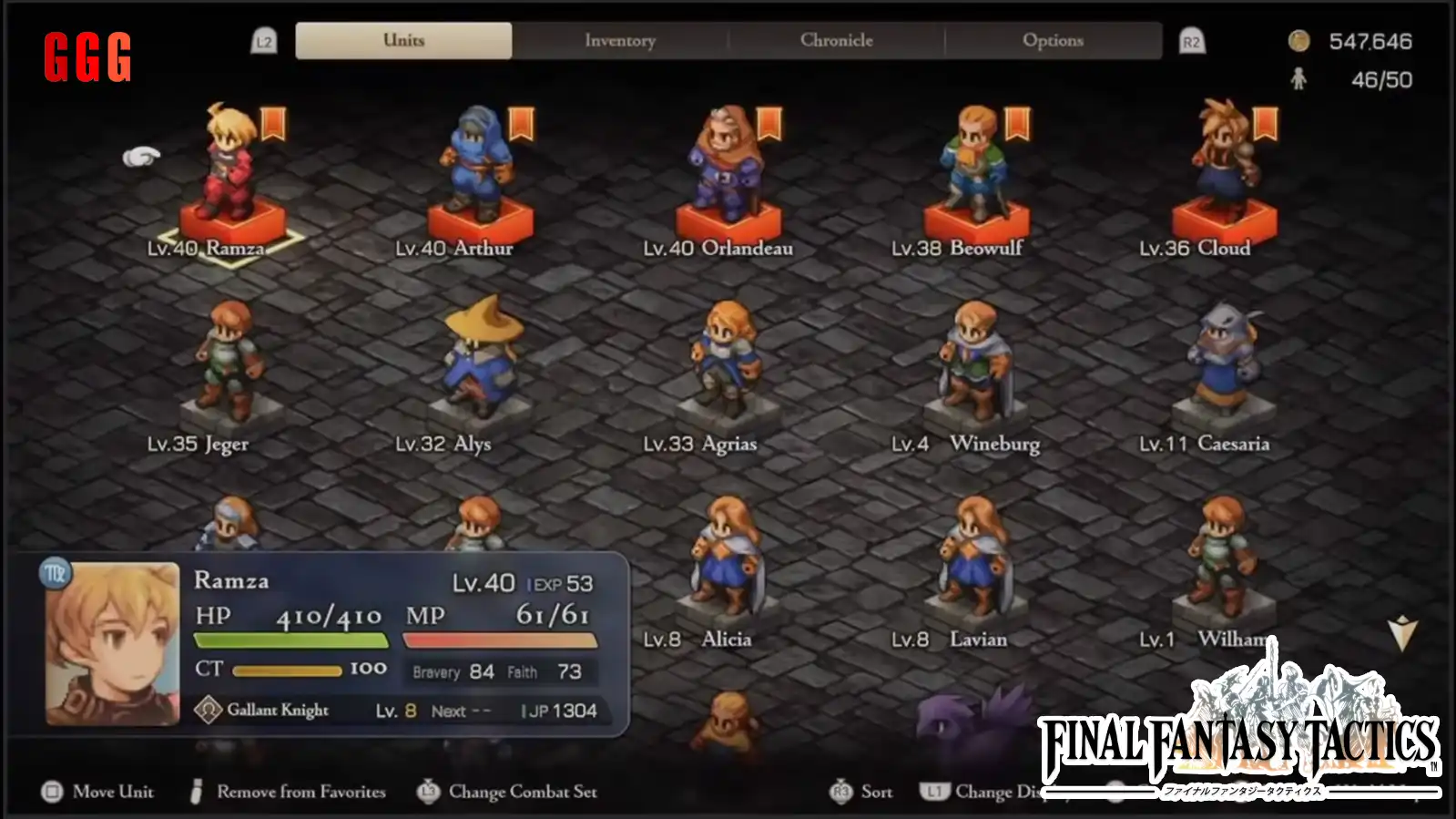Click the down arrow to show more units
Image resolution: width=1456 pixels, height=819 pixels.
[x=1402, y=631]
